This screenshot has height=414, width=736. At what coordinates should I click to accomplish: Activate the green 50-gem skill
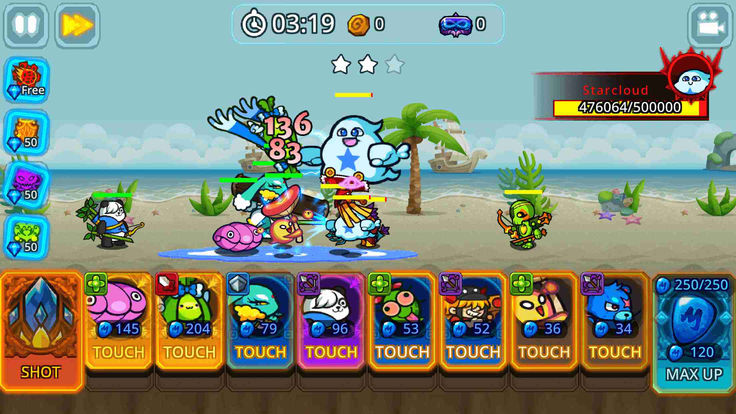point(24,236)
